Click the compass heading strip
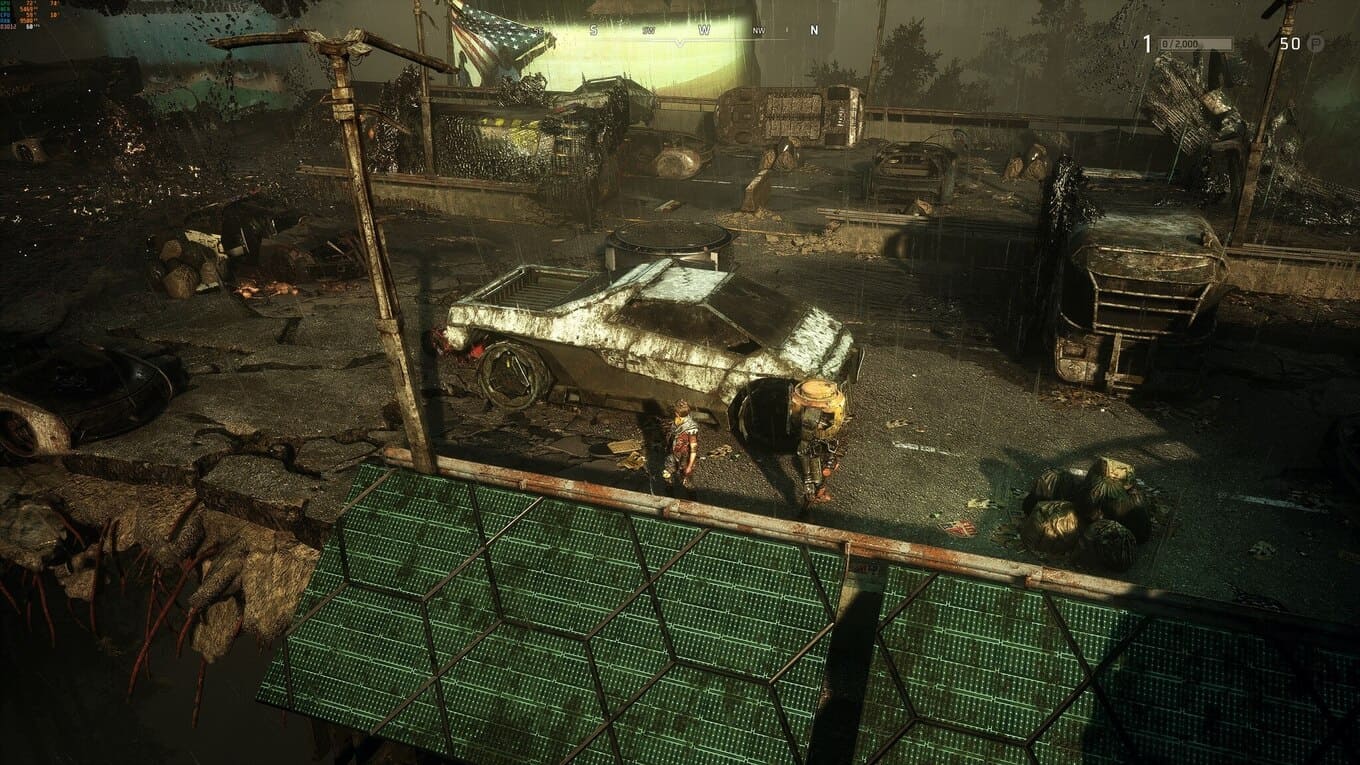The width and height of the screenshot is (1360, 765). tap(703, 31)
